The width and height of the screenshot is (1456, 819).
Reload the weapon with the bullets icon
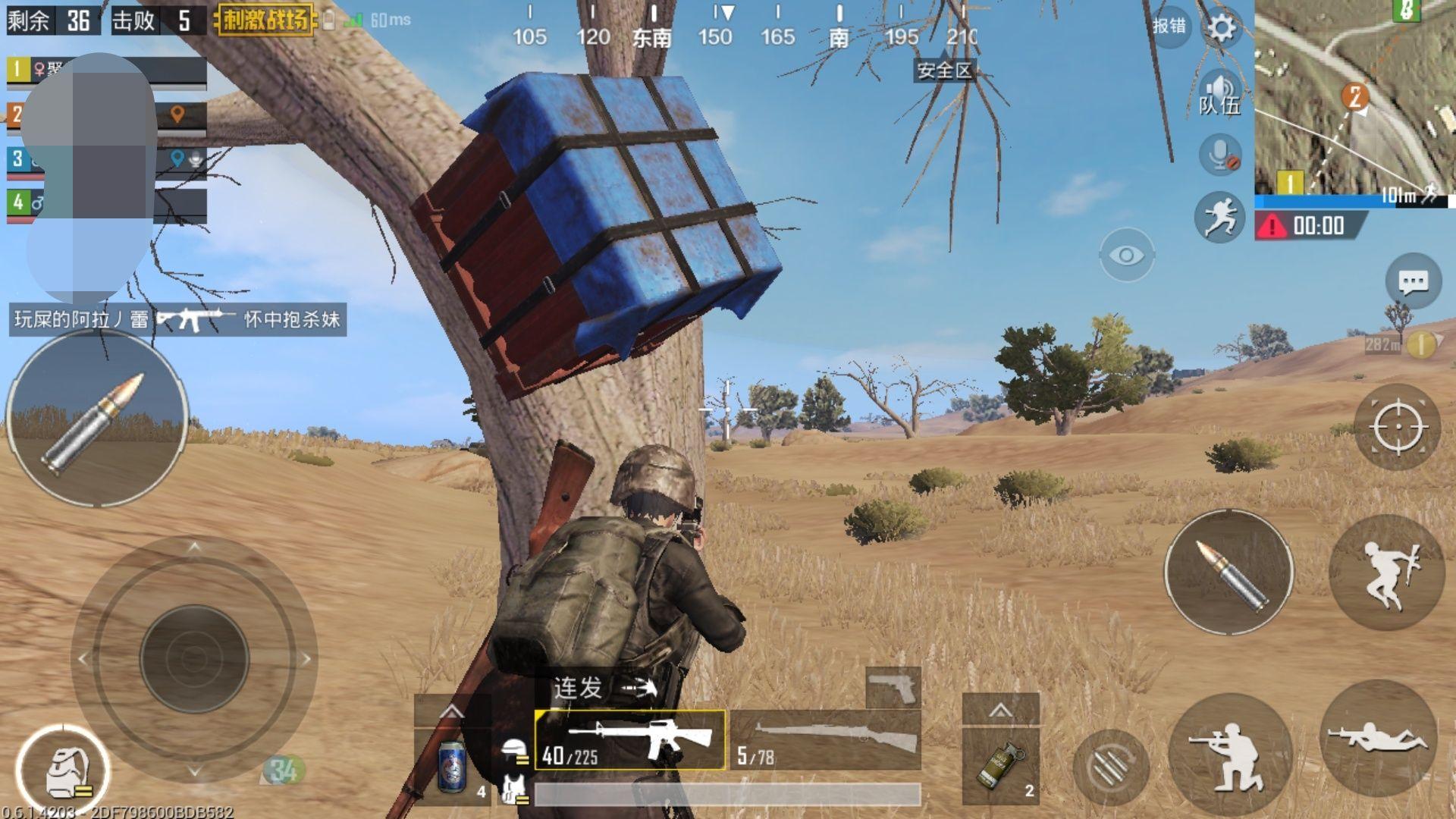point(1111,768)
